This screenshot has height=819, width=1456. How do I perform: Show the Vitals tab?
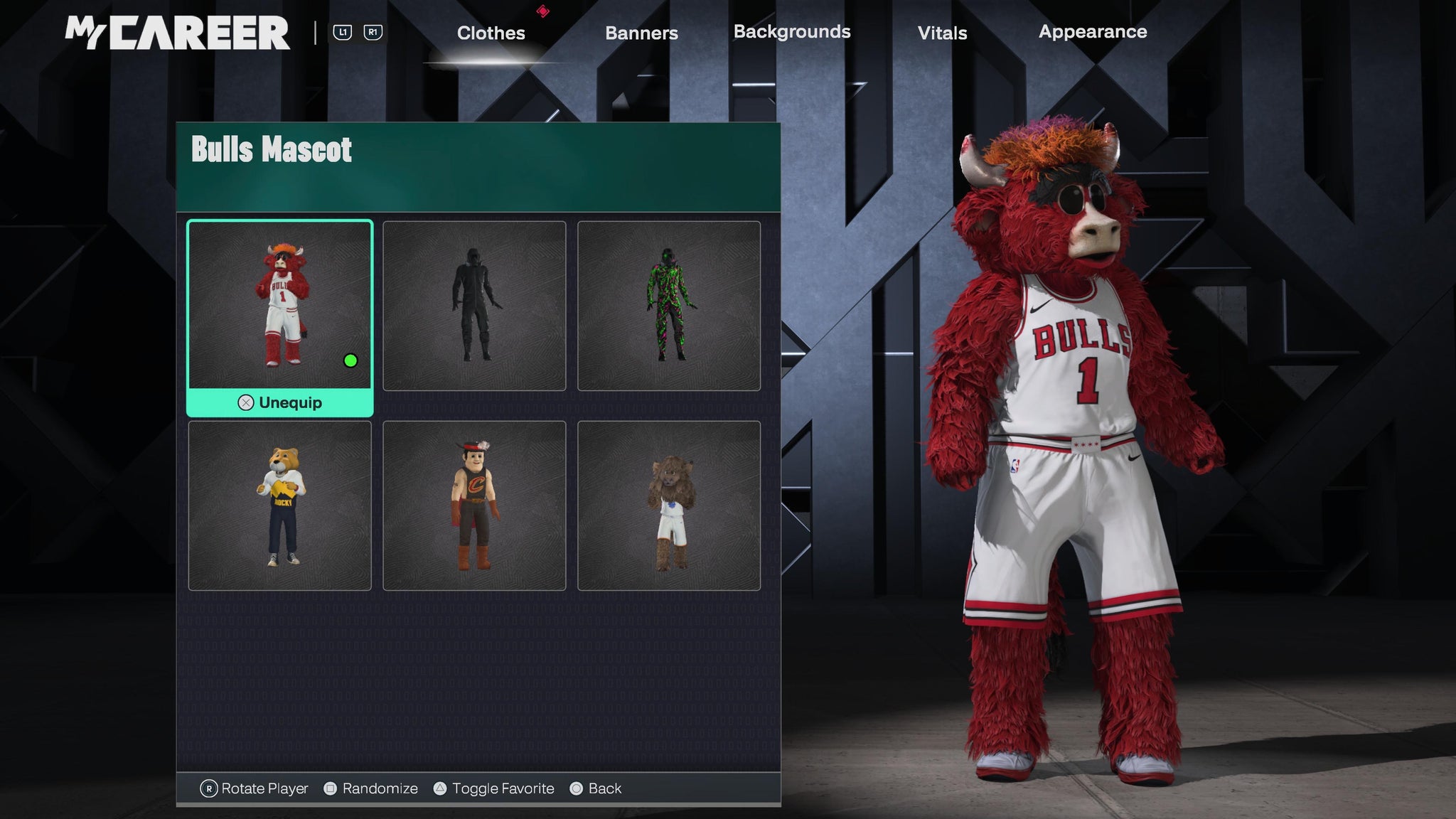click(x=942, y=33)
